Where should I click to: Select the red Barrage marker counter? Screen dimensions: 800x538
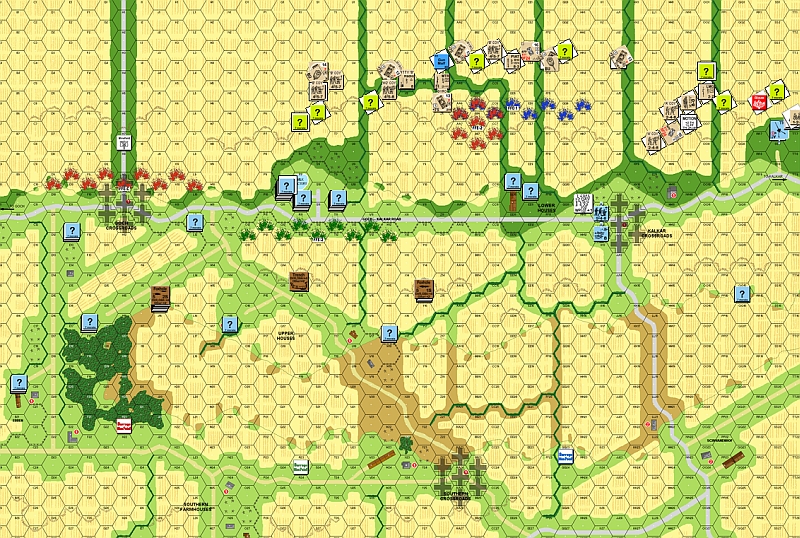[124, 424]
